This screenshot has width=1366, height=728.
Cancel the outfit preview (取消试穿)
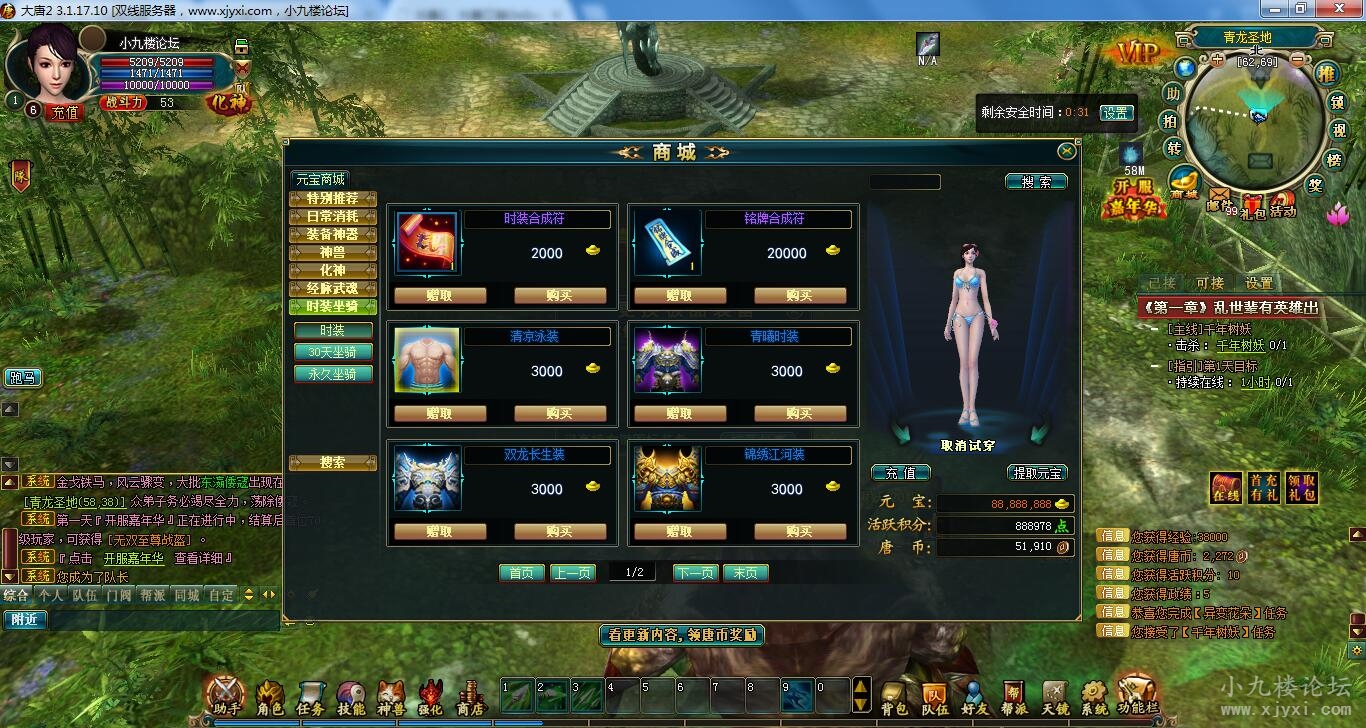tap(968, 445)
